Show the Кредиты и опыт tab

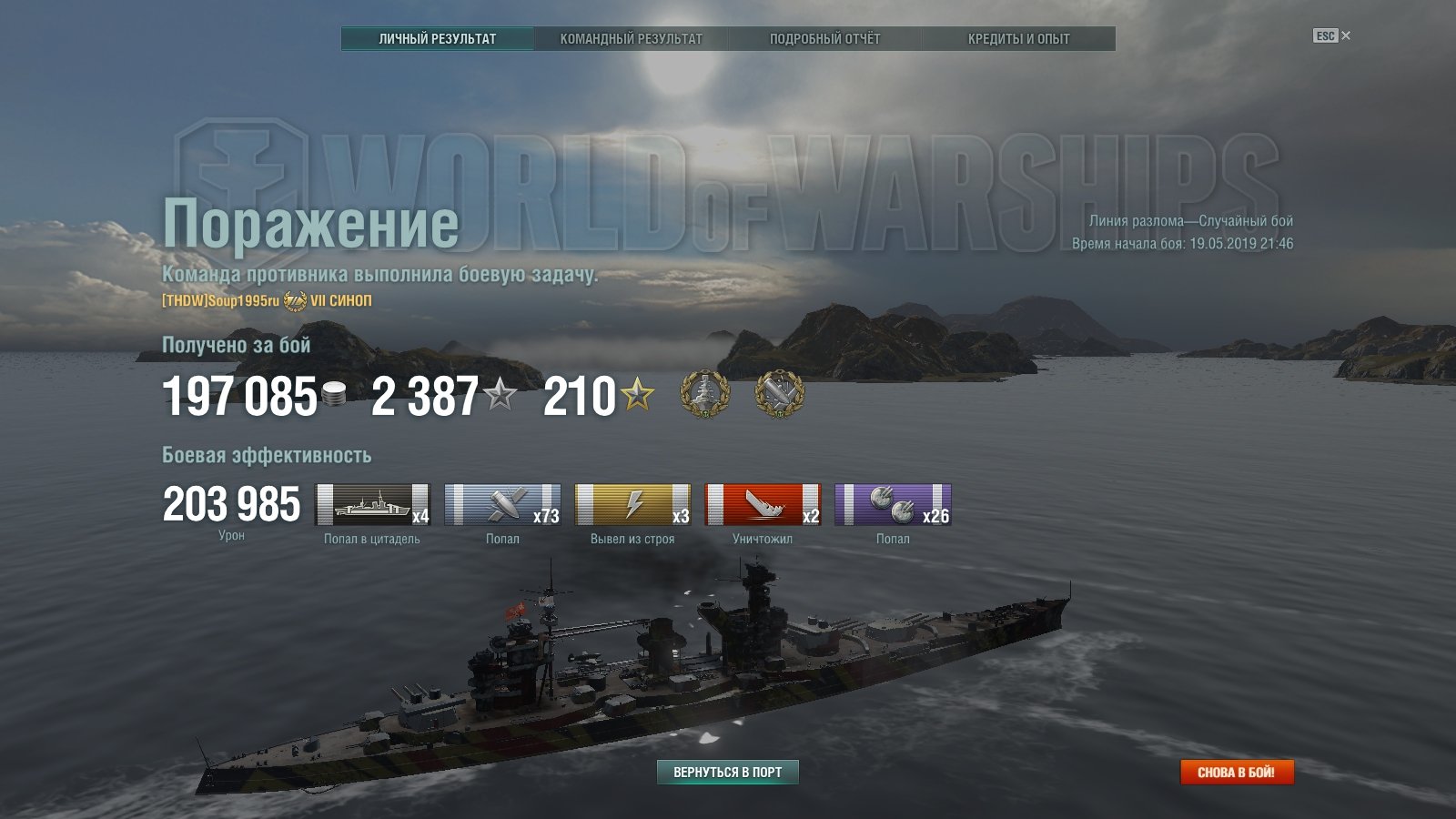(1018, 39)
